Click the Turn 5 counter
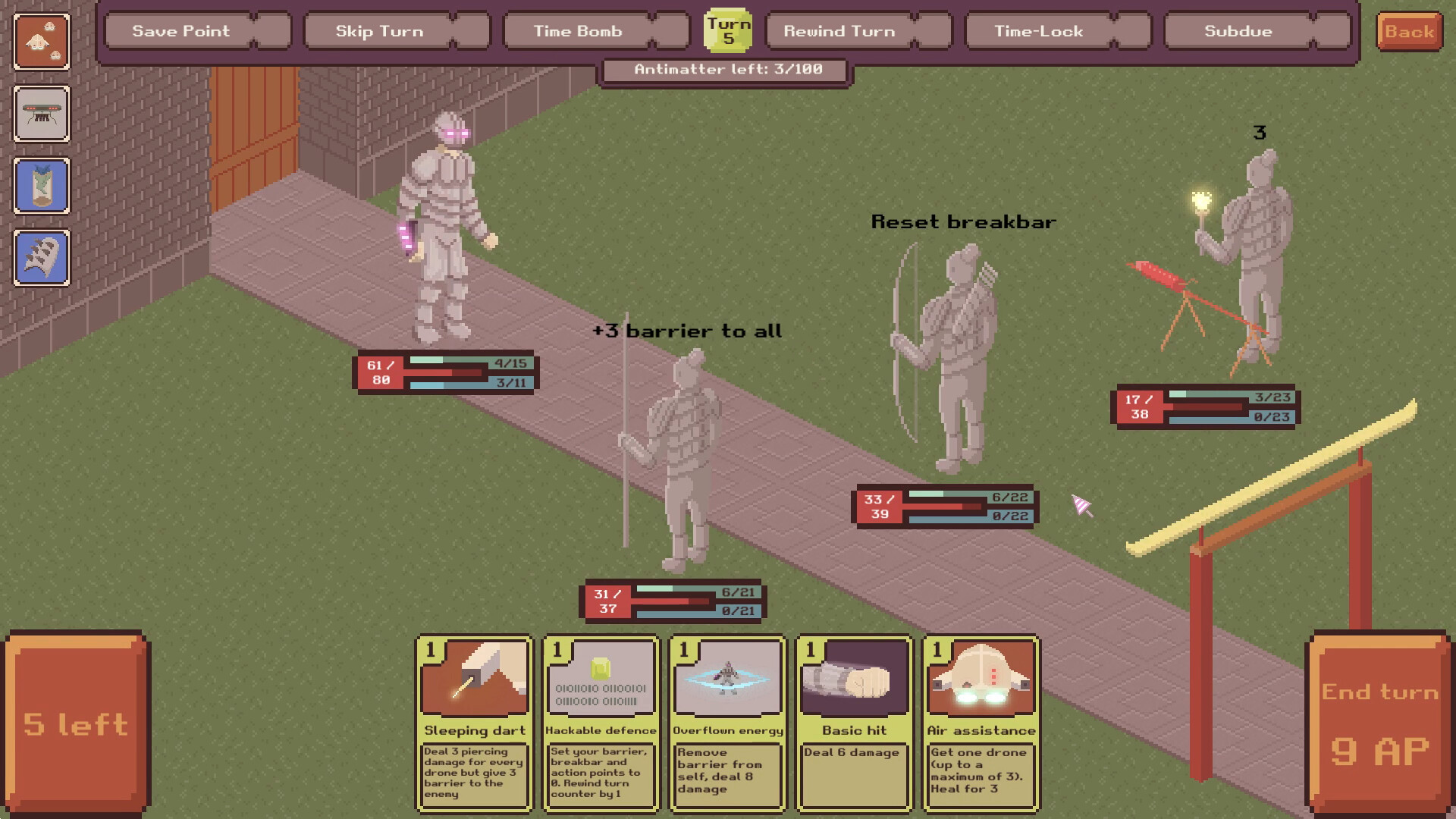The width and height of the screenshot is (1456, 819). (x=729, y=30)
